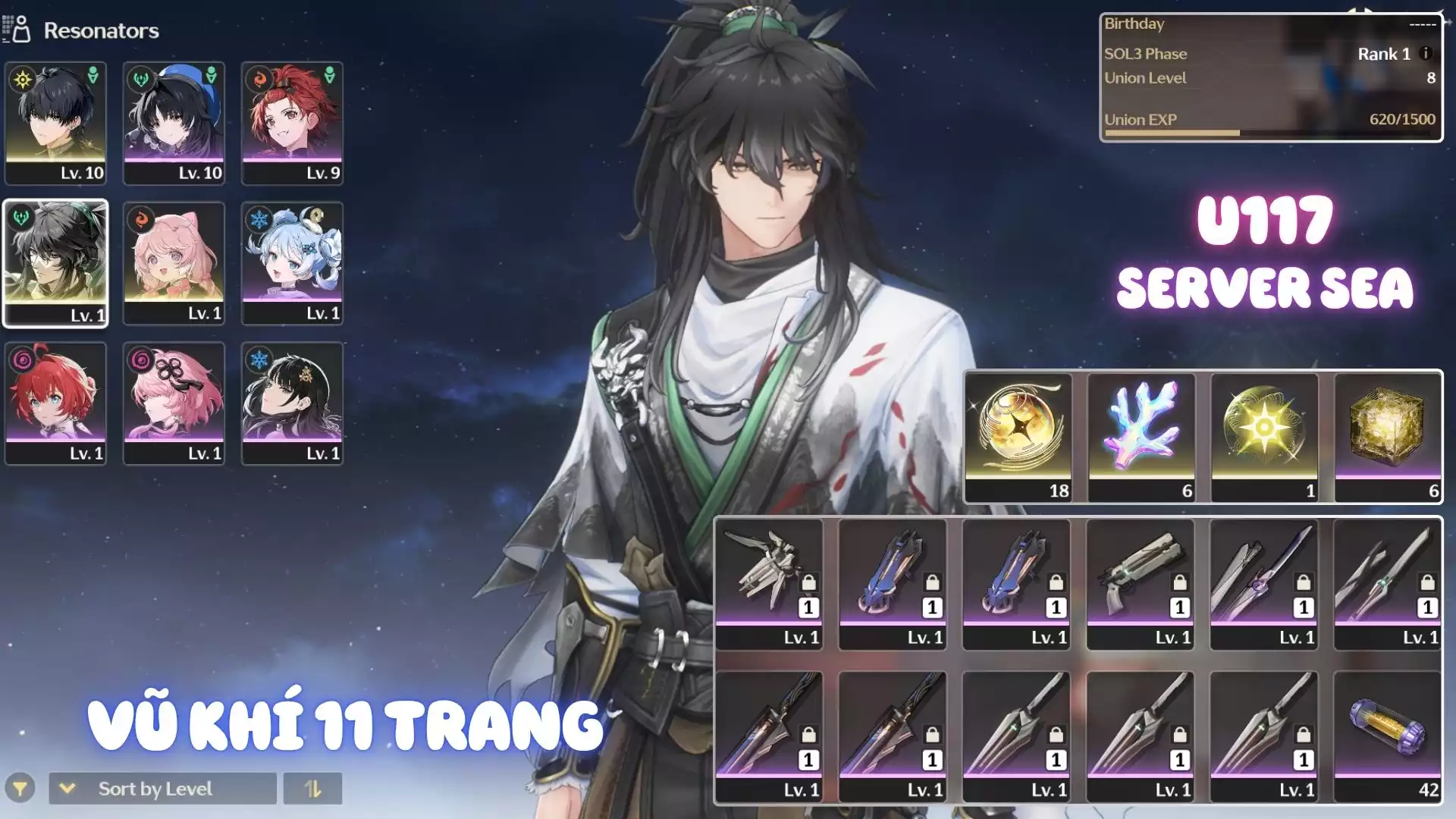Click the iridescent coral item slot

click(1141, 437)
